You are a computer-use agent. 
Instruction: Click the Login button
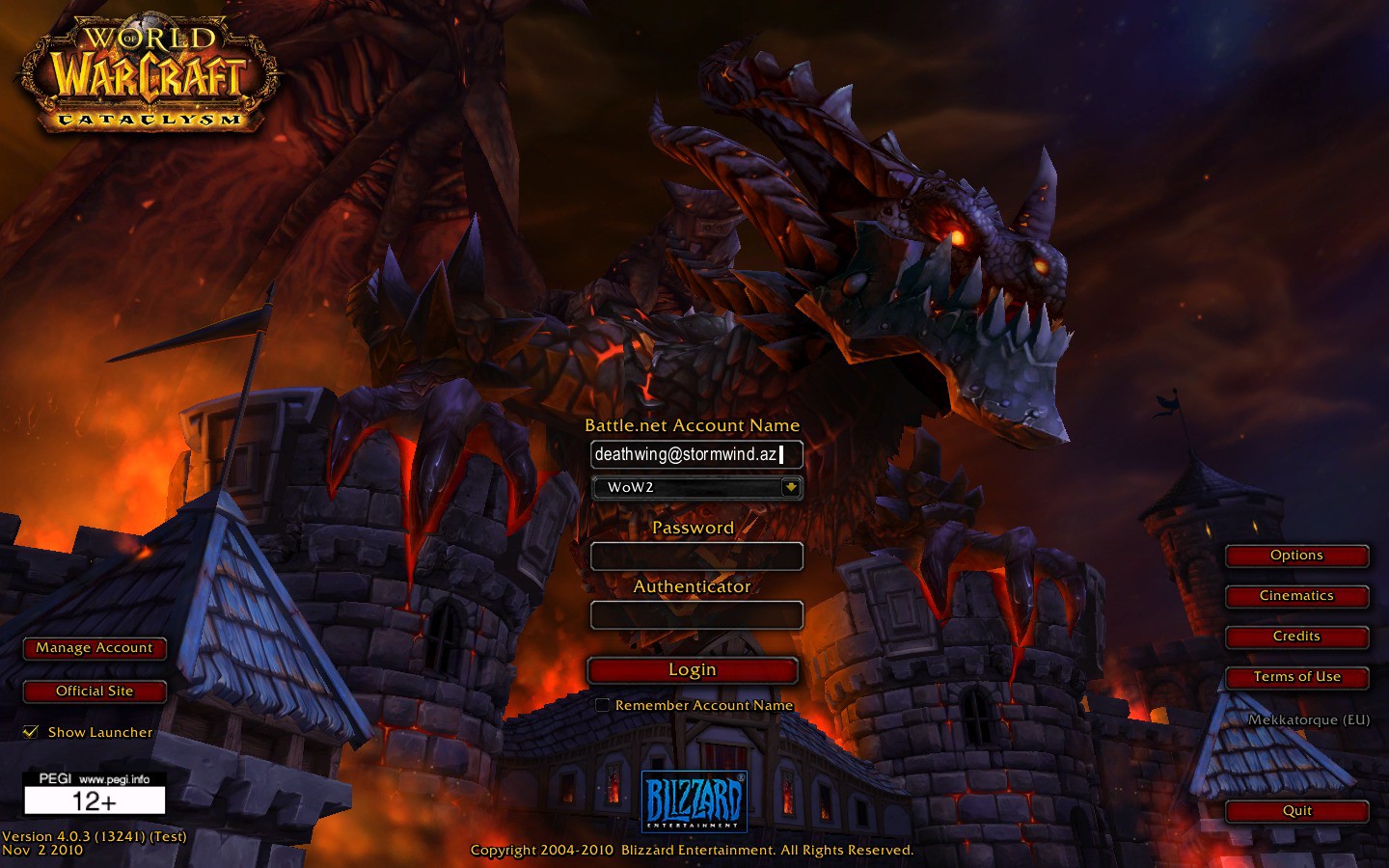[x=693, y=670]
